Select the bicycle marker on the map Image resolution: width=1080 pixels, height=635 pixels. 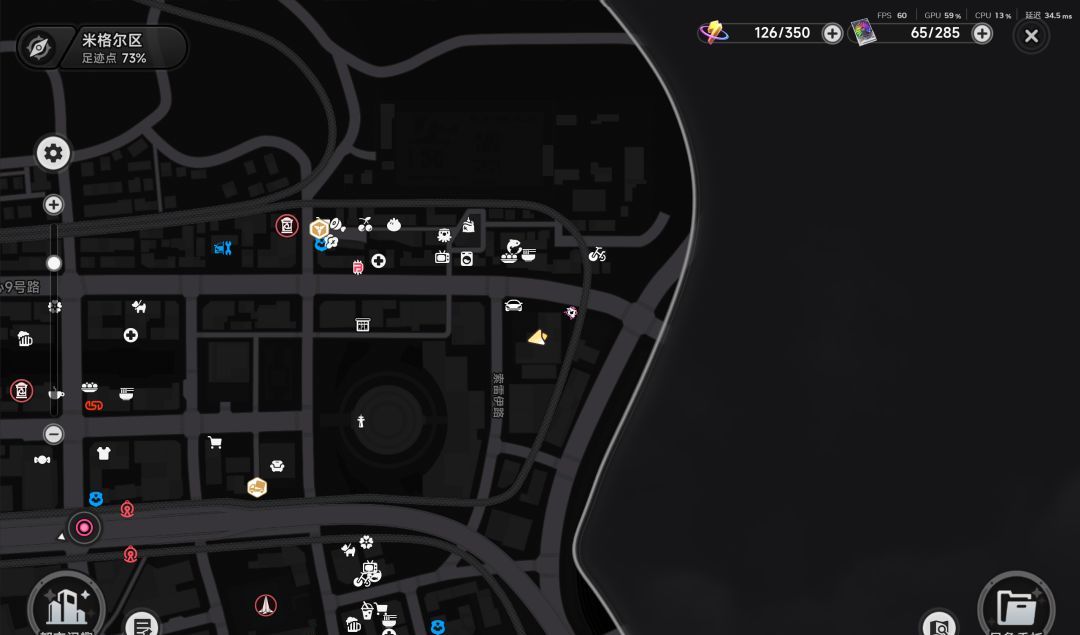pos(597,255)
